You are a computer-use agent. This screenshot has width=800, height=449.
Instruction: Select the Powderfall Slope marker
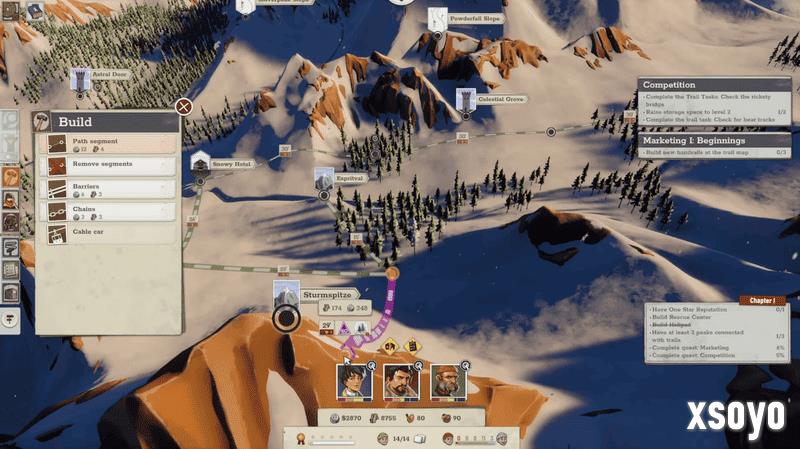pyautogui.click(x=475, y=18)
